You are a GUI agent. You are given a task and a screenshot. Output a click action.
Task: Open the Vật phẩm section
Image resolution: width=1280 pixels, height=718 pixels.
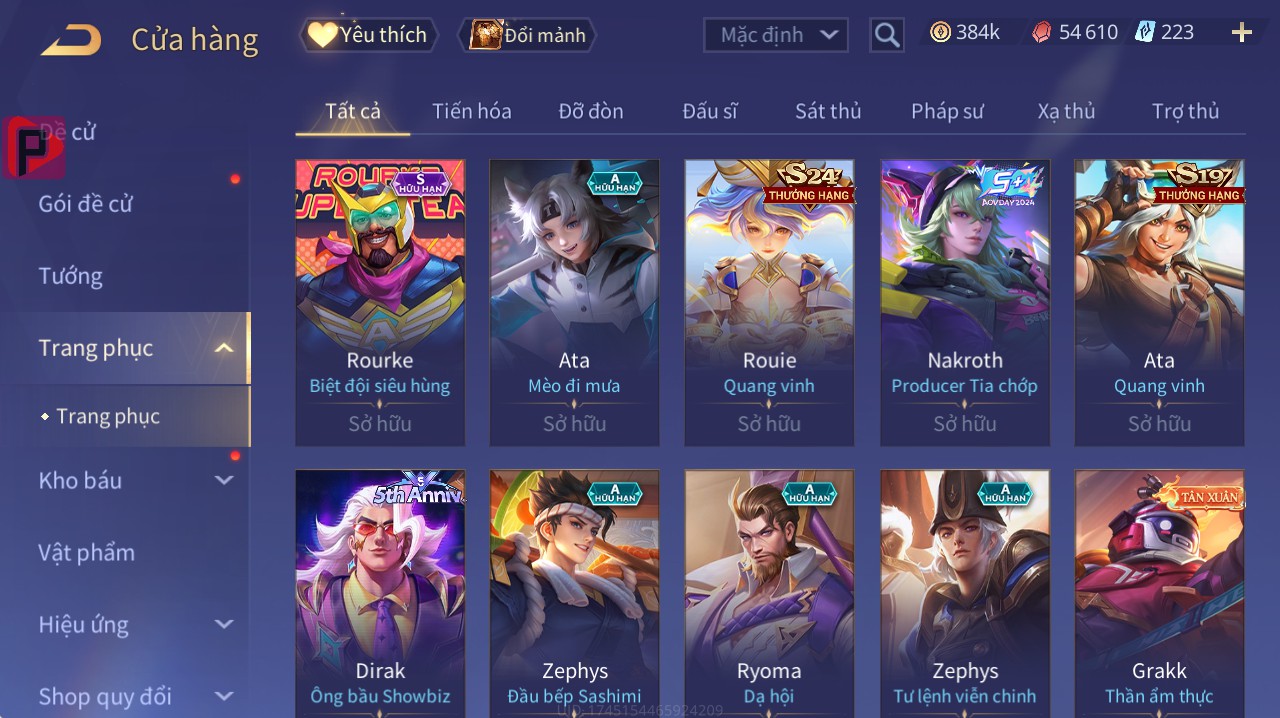tap(87, 553)
